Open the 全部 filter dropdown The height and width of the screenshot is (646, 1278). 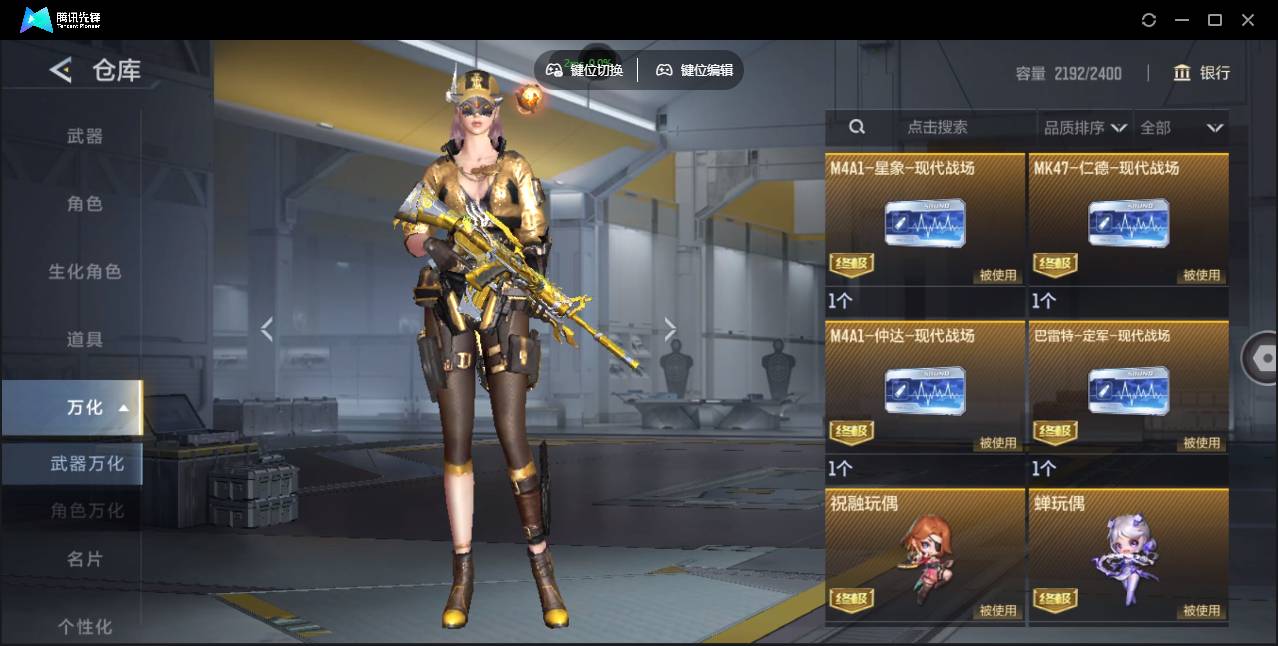(1182, 128)
